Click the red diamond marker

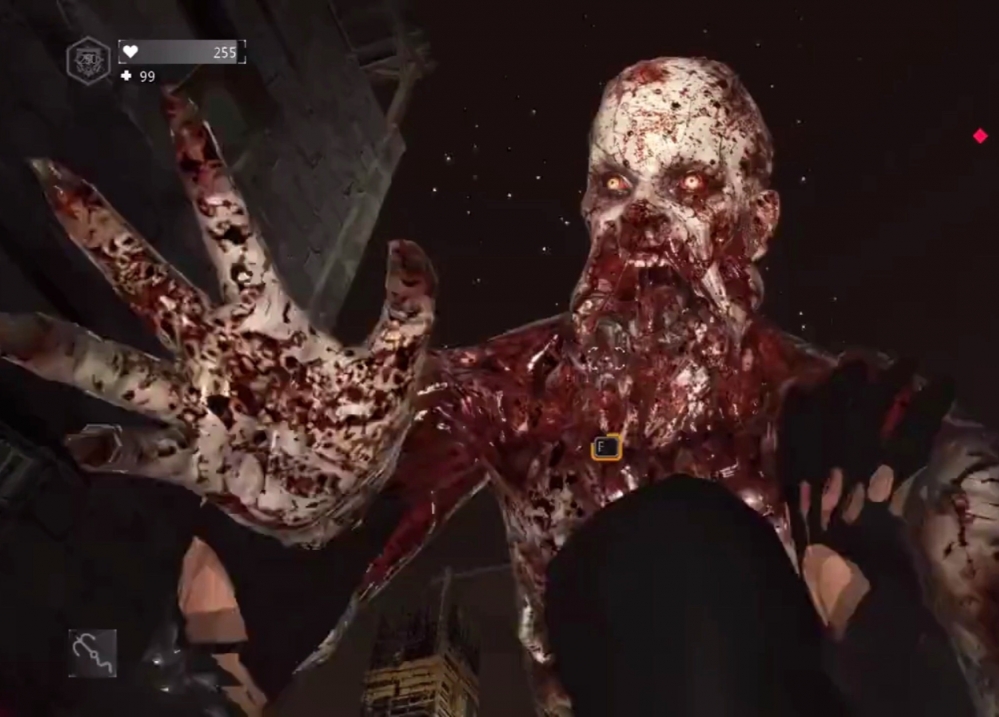[980, 136]
